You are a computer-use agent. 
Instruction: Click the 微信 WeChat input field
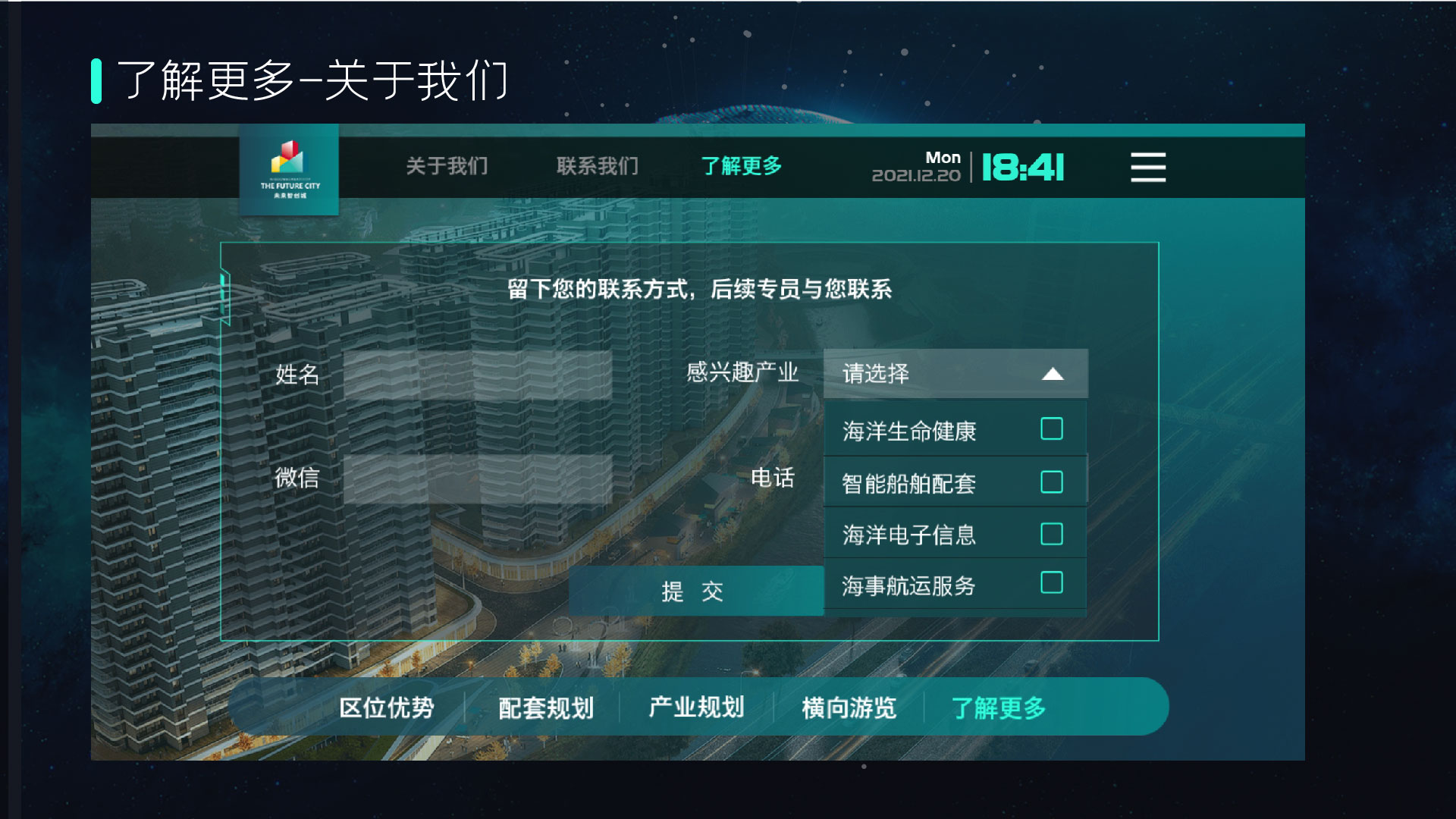pyautogui.click(x=478, y=478)
